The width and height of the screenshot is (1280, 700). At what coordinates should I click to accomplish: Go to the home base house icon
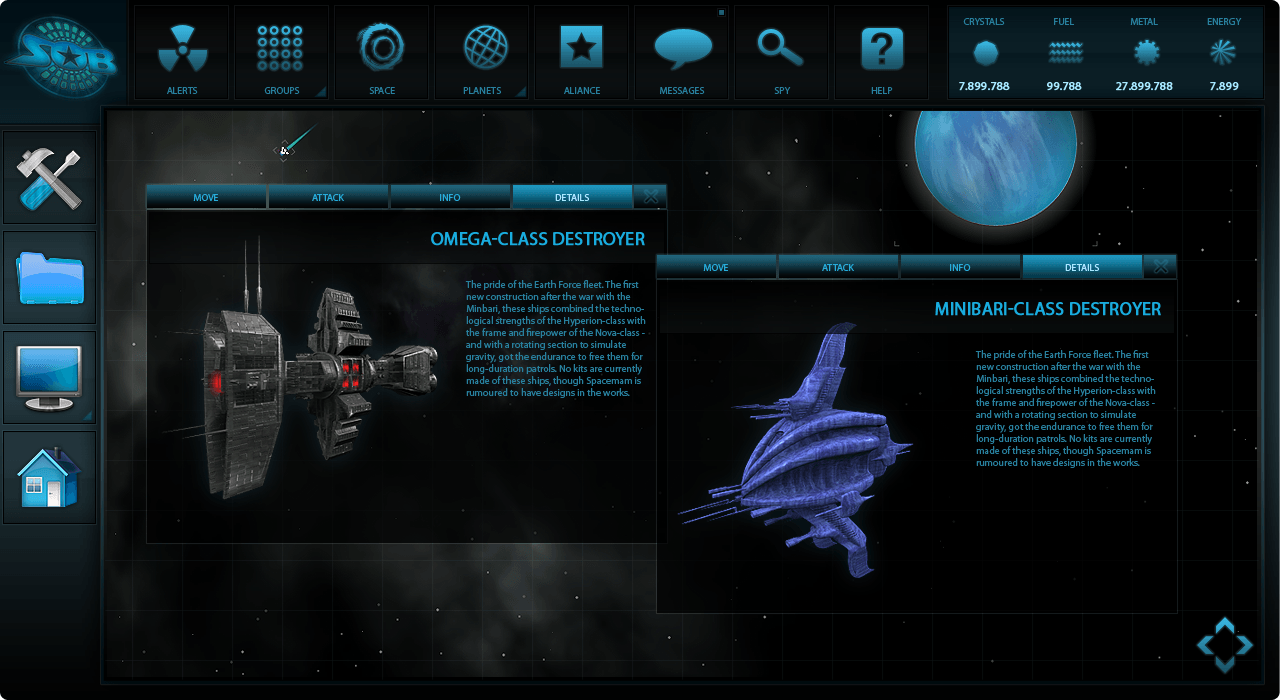[50, 477]
